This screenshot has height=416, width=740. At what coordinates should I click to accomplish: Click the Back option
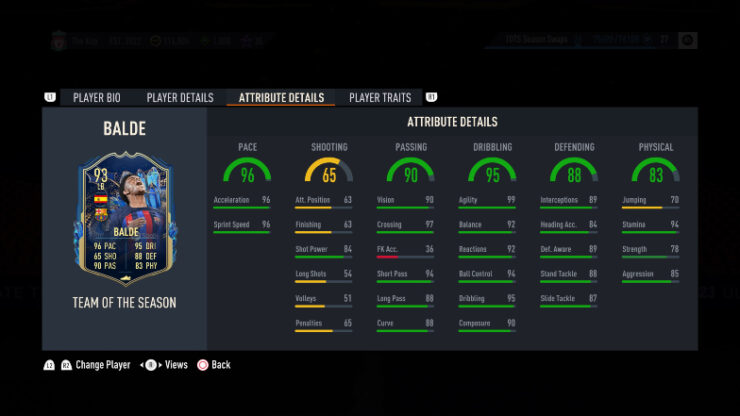(x=213, y=365)
